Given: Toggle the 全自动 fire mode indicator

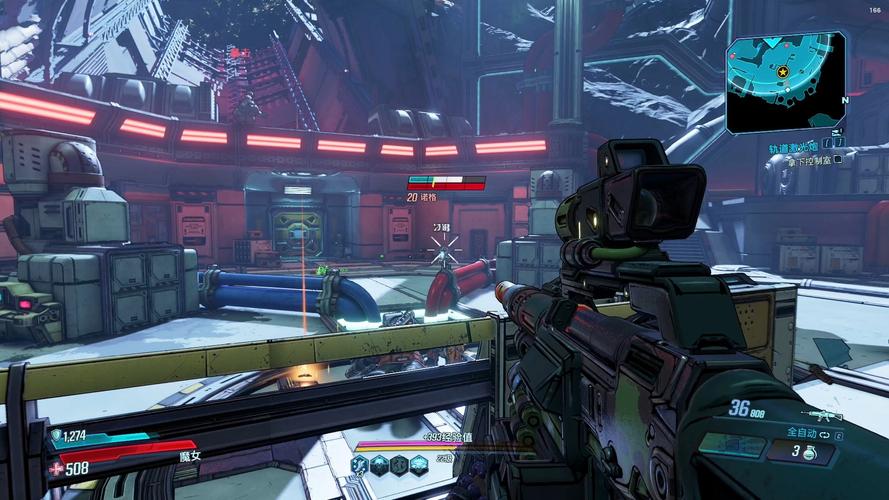Looking at the screenshot, I should (805, 432).
